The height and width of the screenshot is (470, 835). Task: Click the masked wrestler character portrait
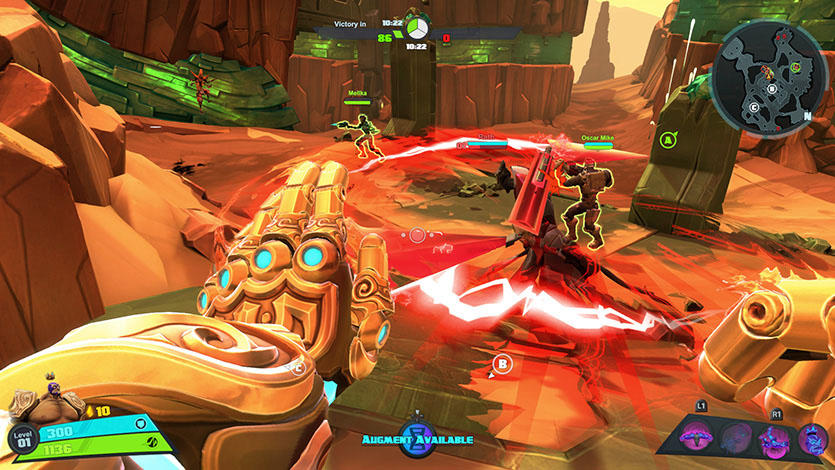[x=35, y=403]
